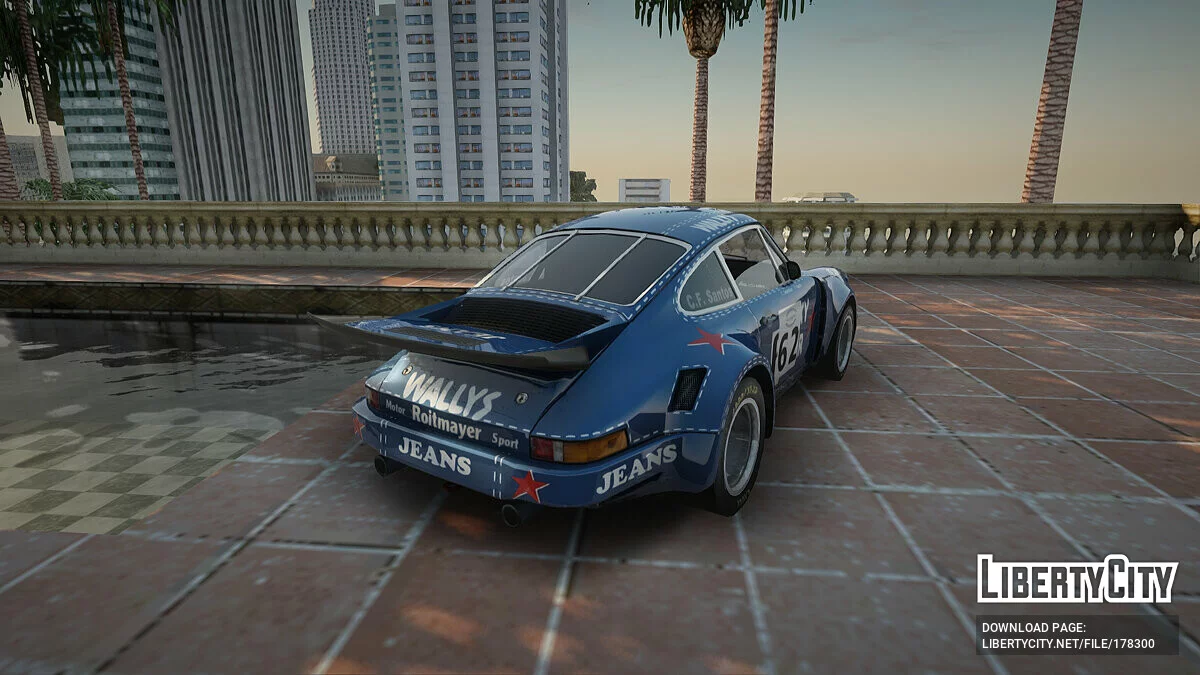Open the libertycity.net/file/178300 download page link
The width and height of the screenshot is (1200, 675).
point(1068,644)
